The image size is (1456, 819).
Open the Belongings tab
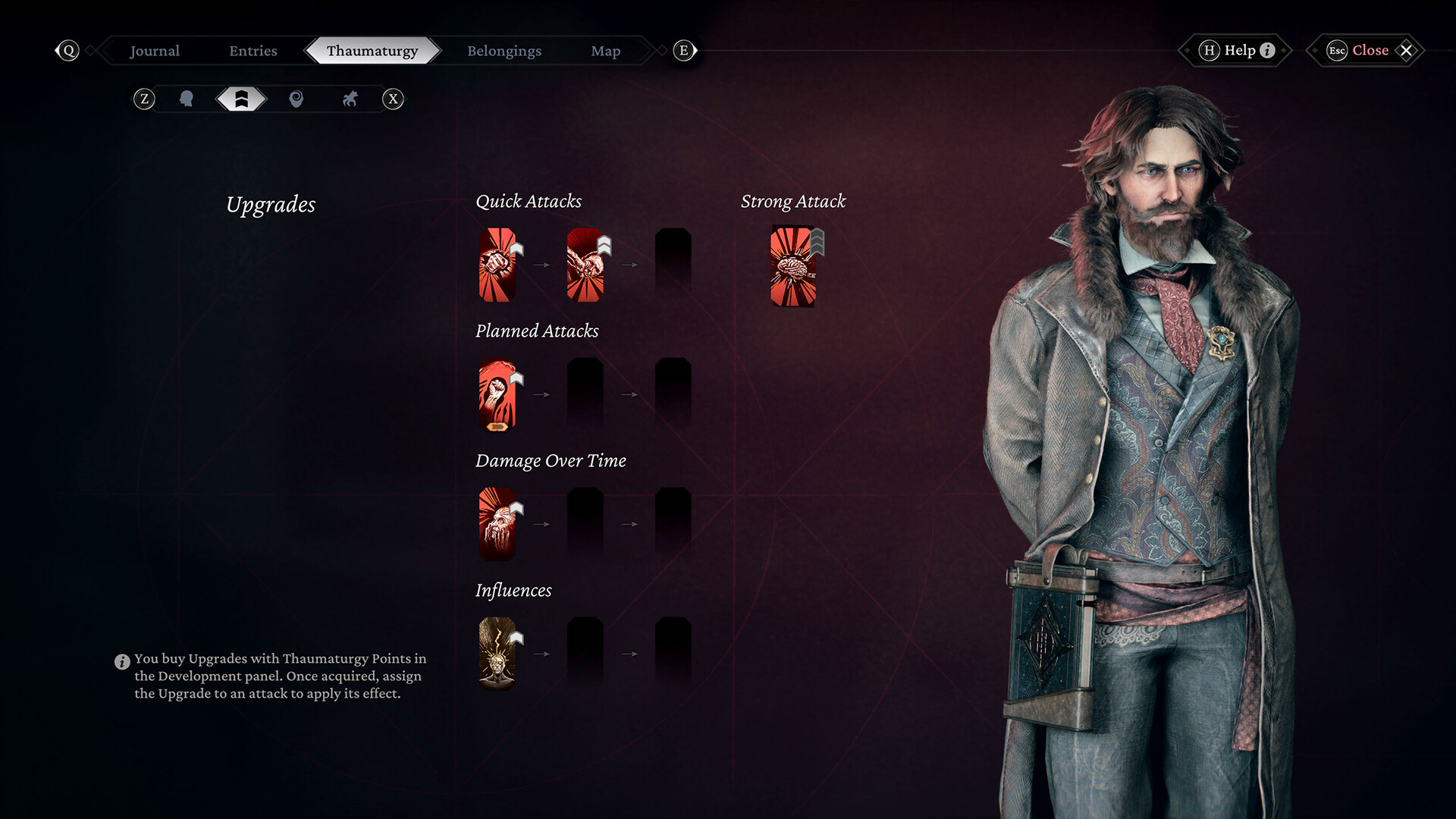504,51
